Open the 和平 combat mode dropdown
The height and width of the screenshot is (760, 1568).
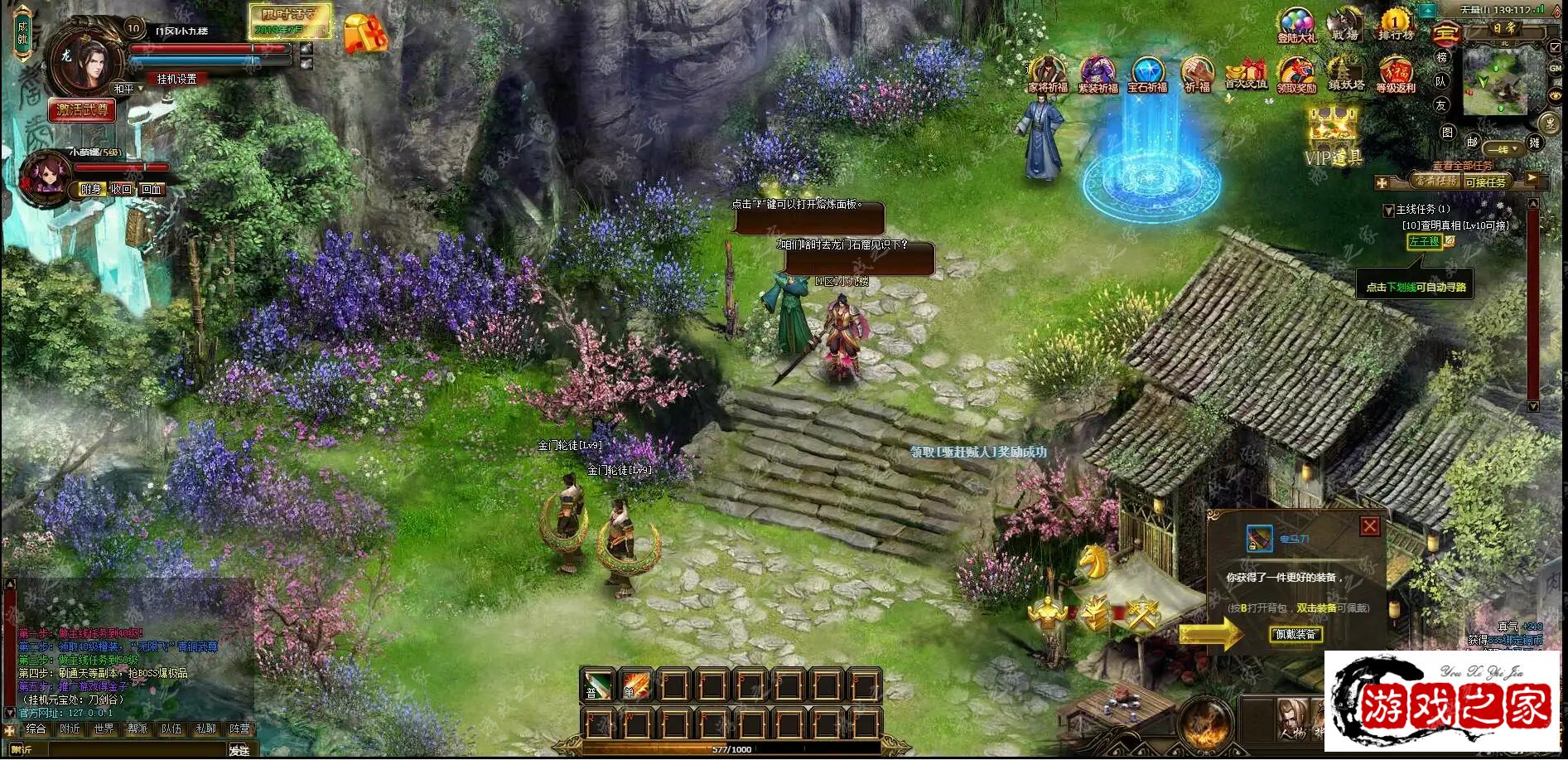click(128, 89)
